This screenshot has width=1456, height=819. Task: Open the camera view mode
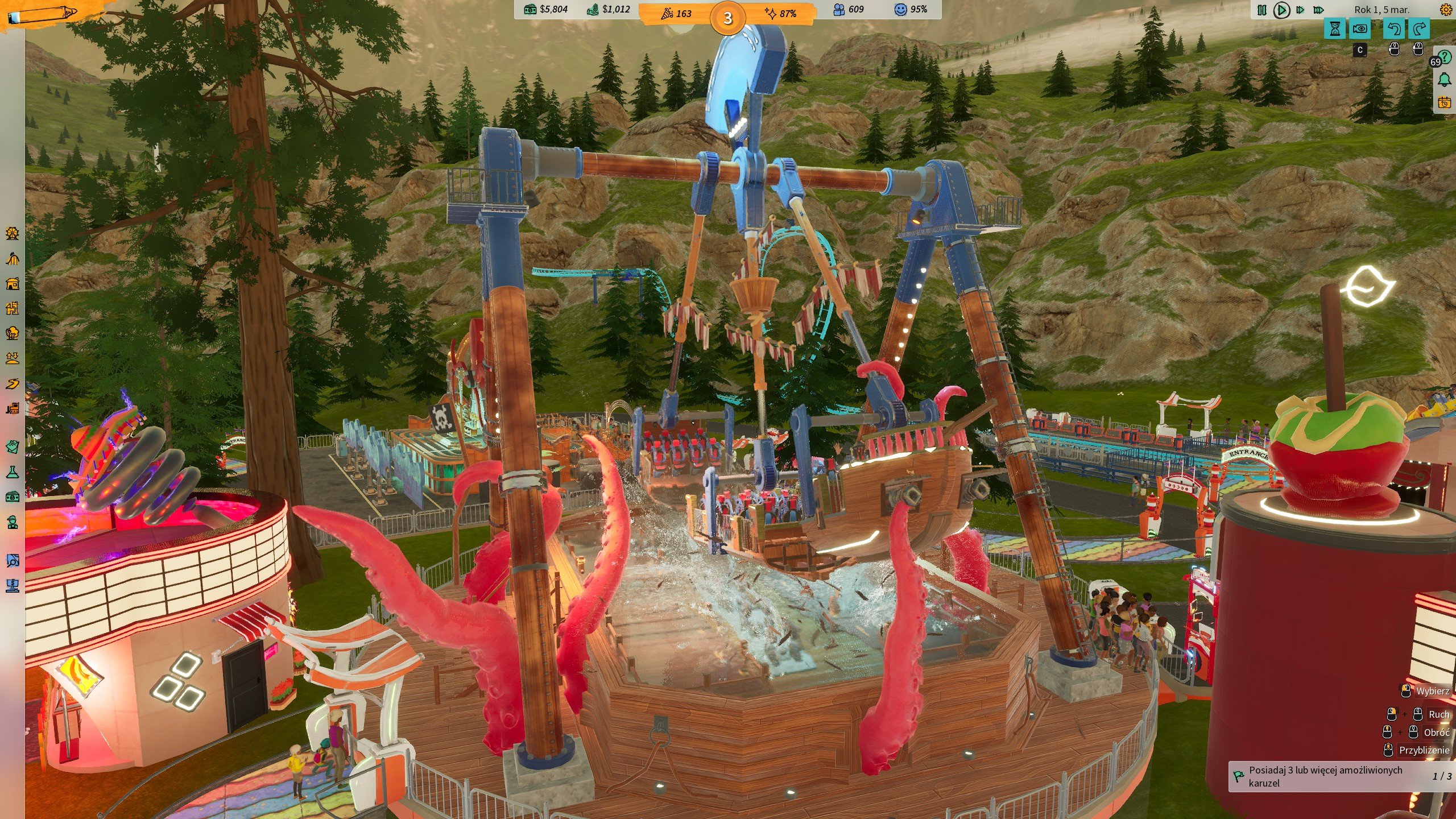tap(1361, 30)
